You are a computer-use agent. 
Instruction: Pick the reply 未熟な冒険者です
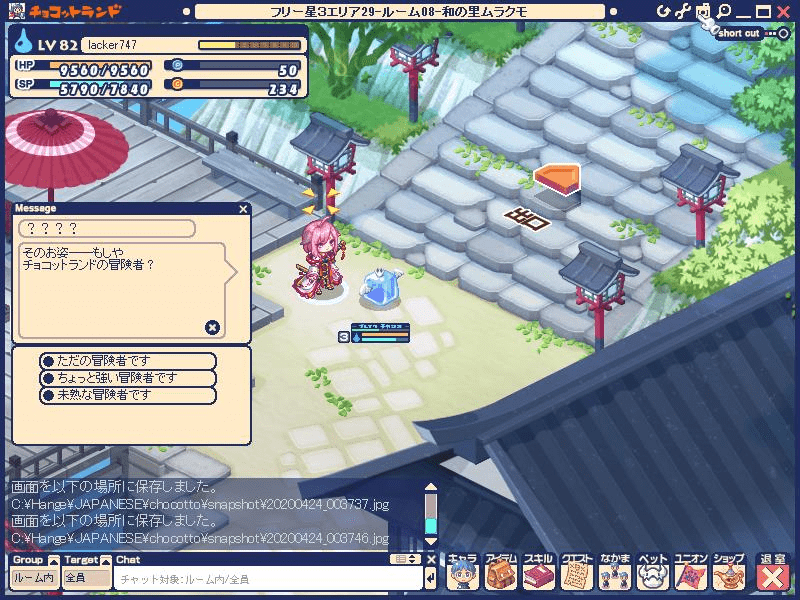coord(127,395)
